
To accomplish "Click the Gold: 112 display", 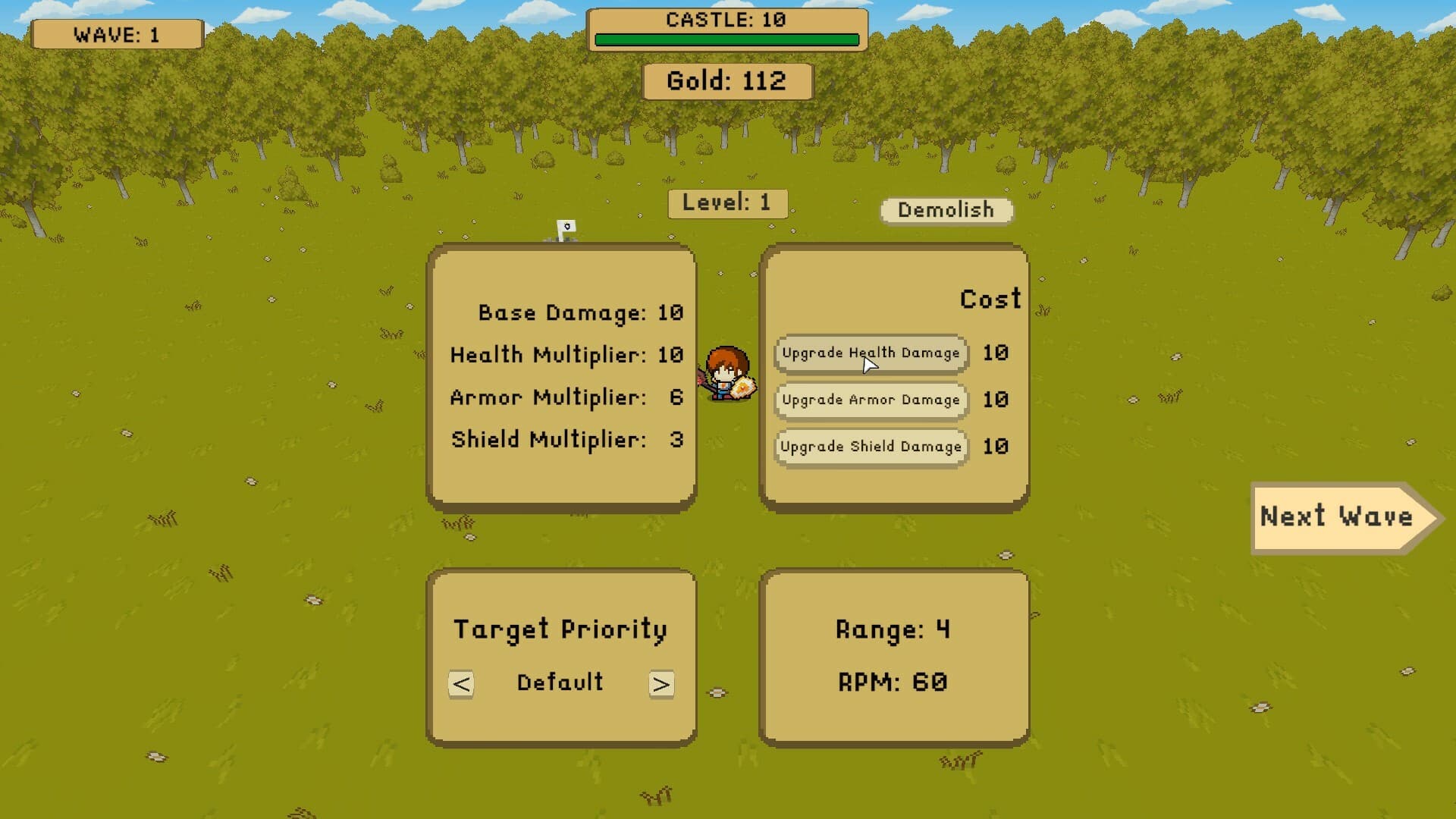I will tap(726, 80).
